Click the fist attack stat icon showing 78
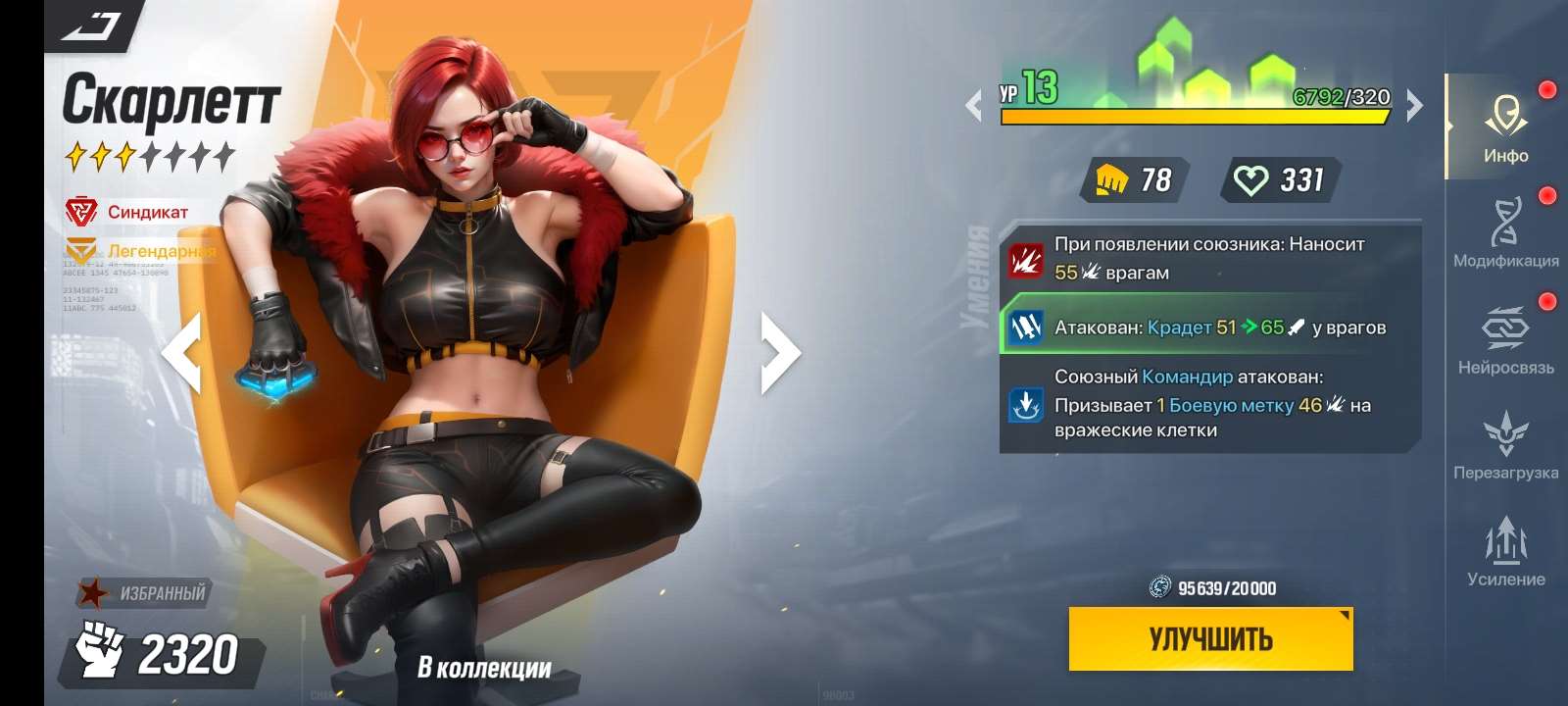 pyautogui.click(x=1112, y=180)
